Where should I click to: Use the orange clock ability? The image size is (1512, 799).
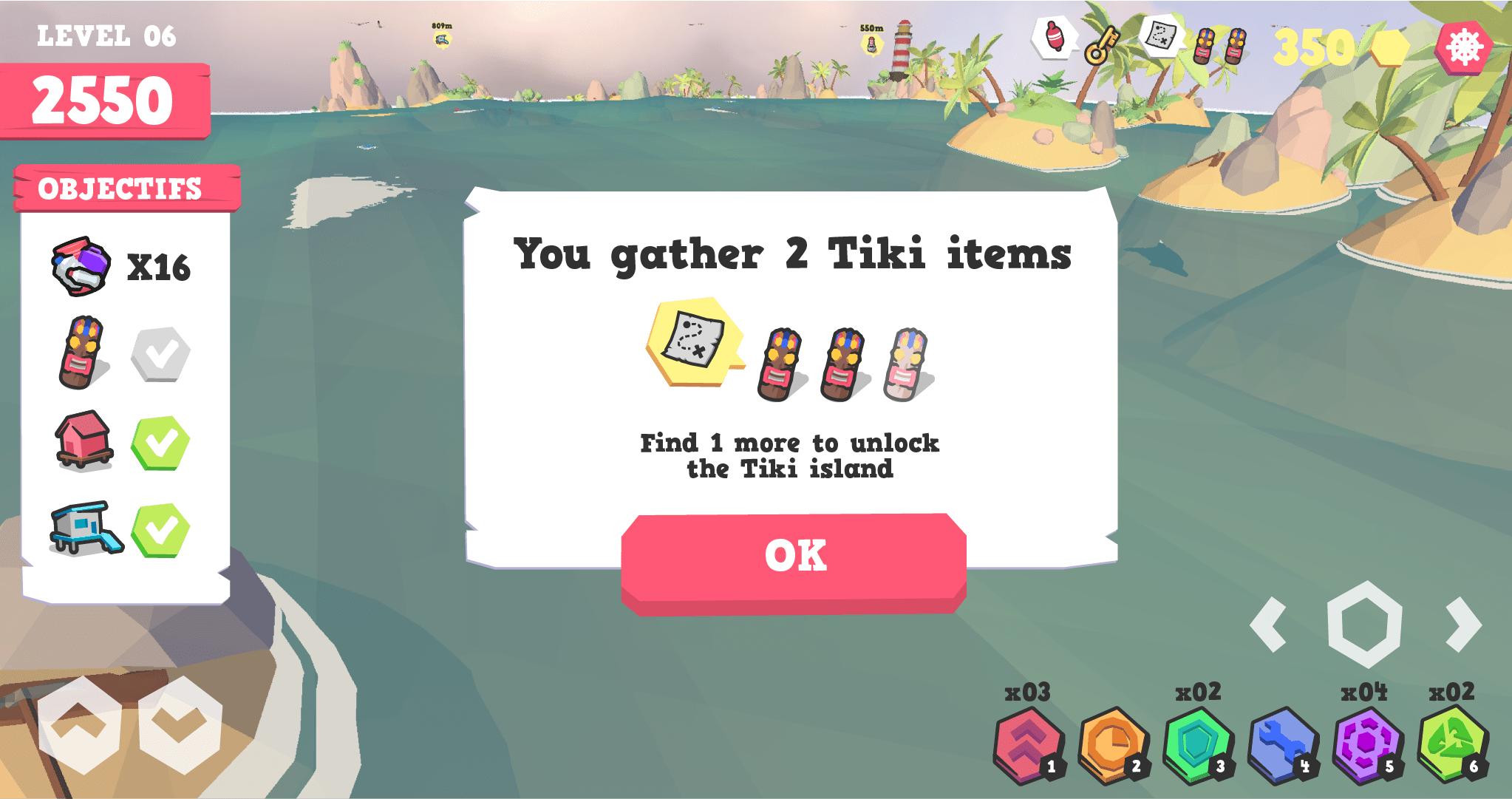click(x=1112, y=744)
